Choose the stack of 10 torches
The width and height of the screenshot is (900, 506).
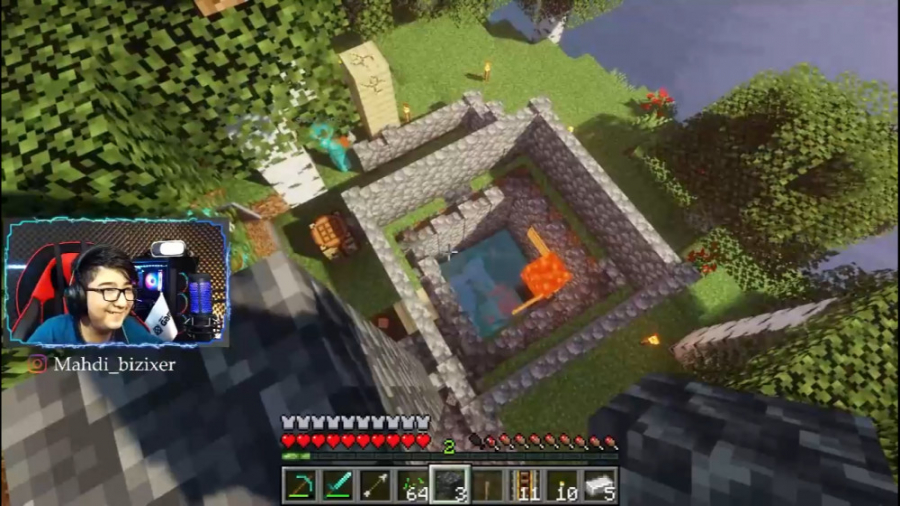point(562,485)
